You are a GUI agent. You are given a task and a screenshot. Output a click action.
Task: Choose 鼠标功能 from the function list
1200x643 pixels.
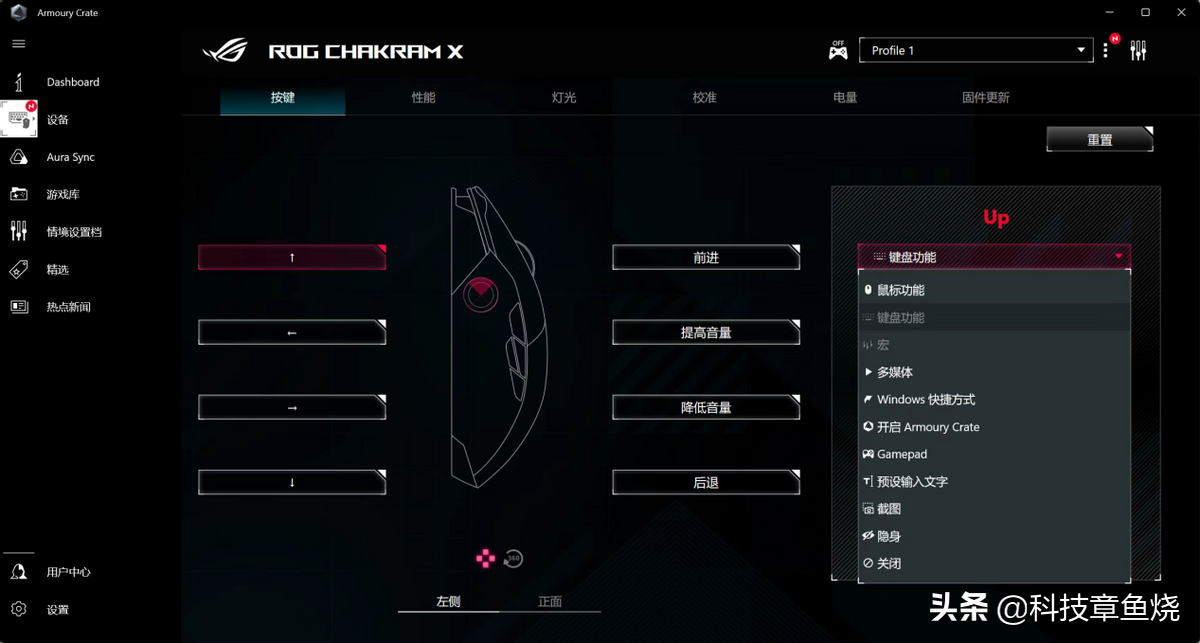[x=900, y=290]
